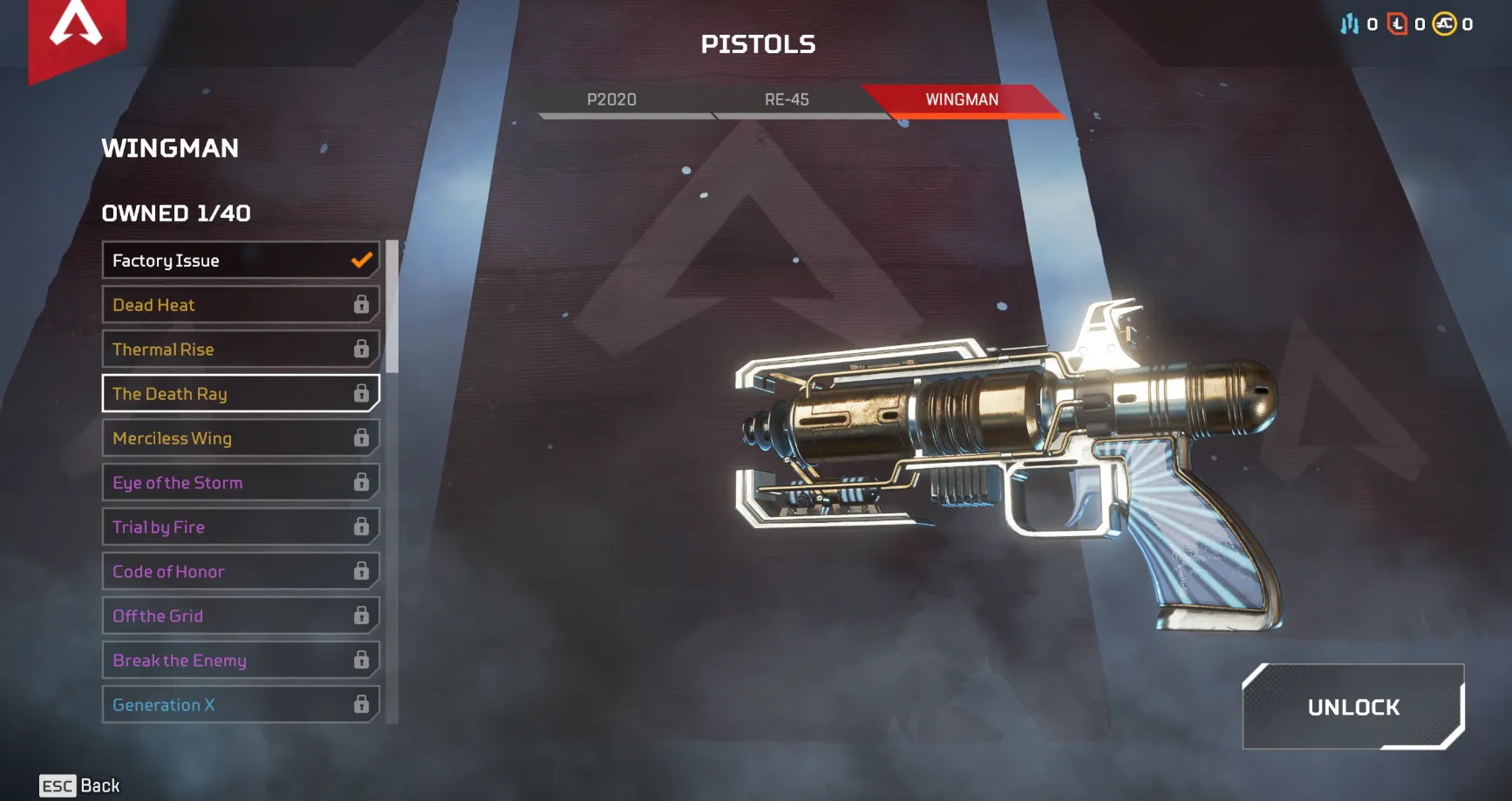1512x801 pixels.
Task: Click the Apex Coins currency icon
Action: (x=1445, y=24)
